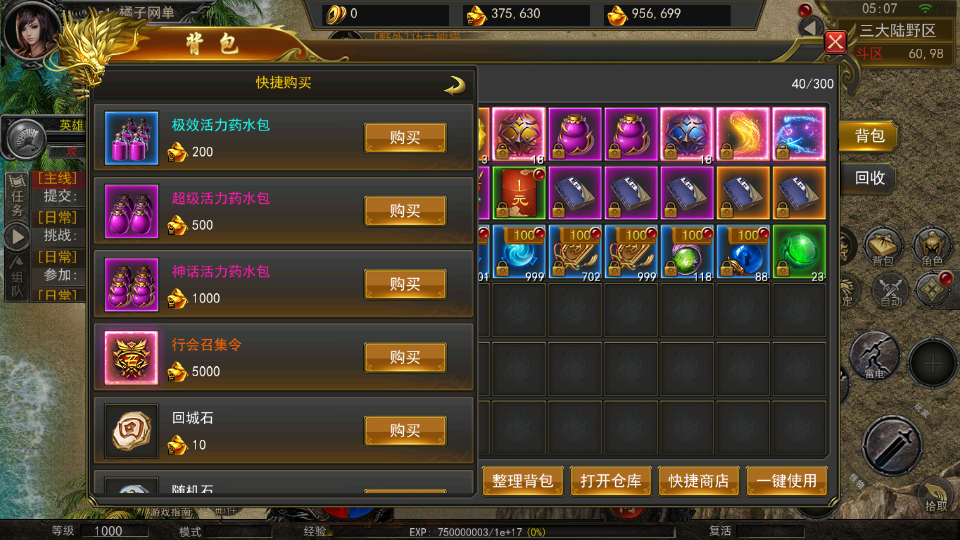Image resolution: width=960 pixels, height=540 pixels.
Task: Close the quick purchase panel with the arrow
Action: [455, 85]
